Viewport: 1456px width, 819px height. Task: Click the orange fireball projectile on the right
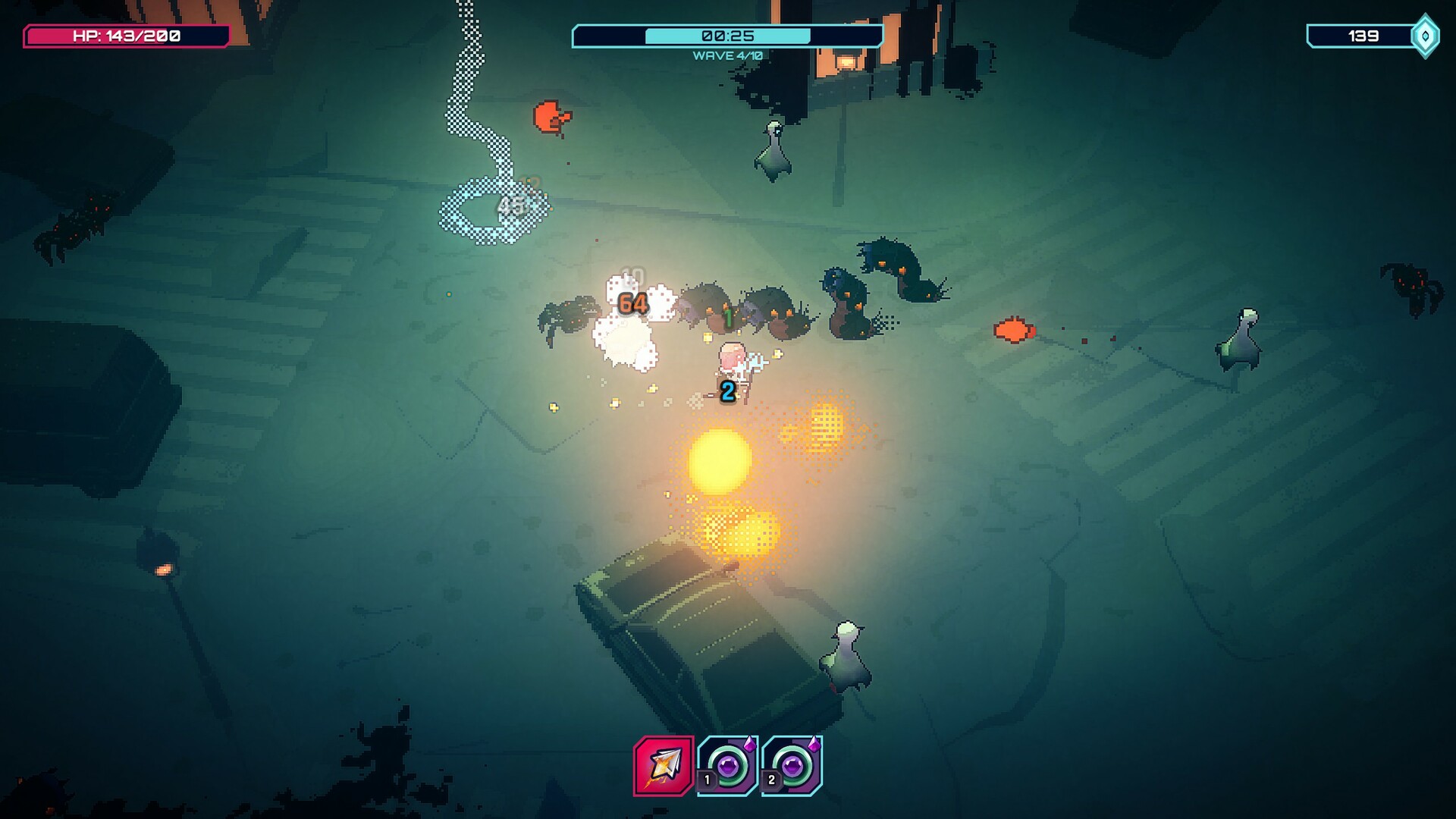point(1013,330)
